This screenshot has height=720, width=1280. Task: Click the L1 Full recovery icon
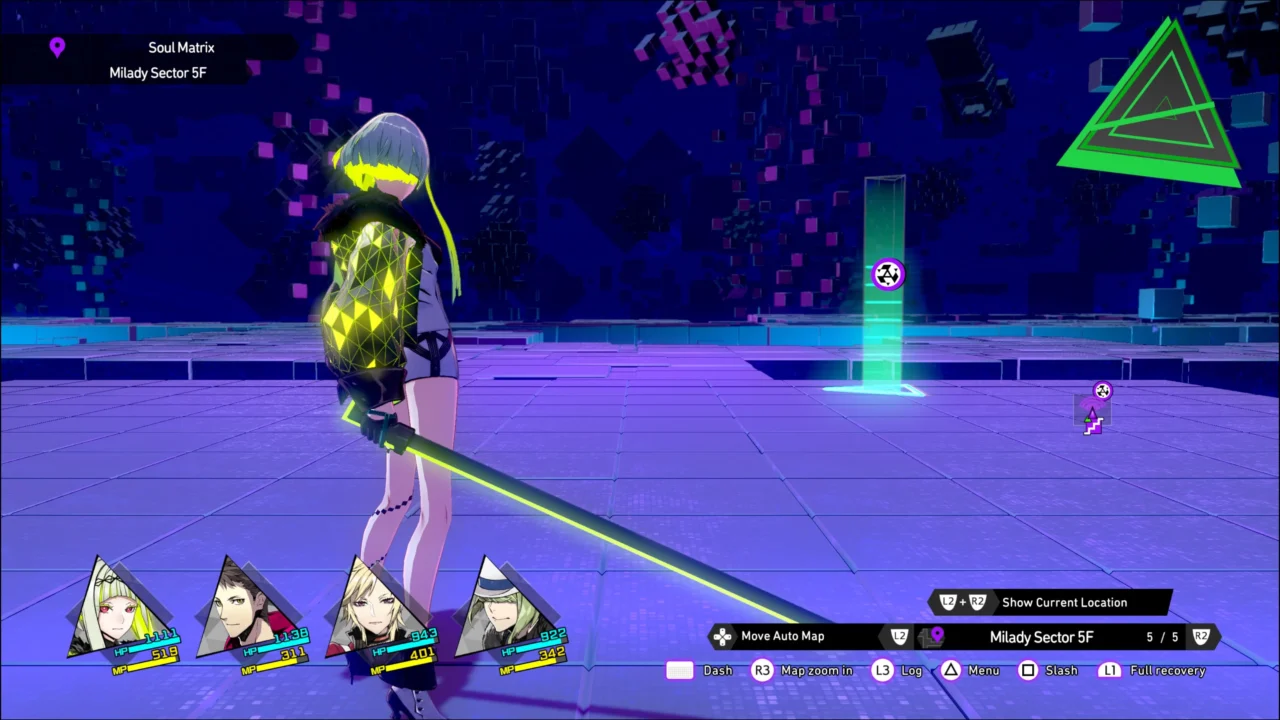1110,670
